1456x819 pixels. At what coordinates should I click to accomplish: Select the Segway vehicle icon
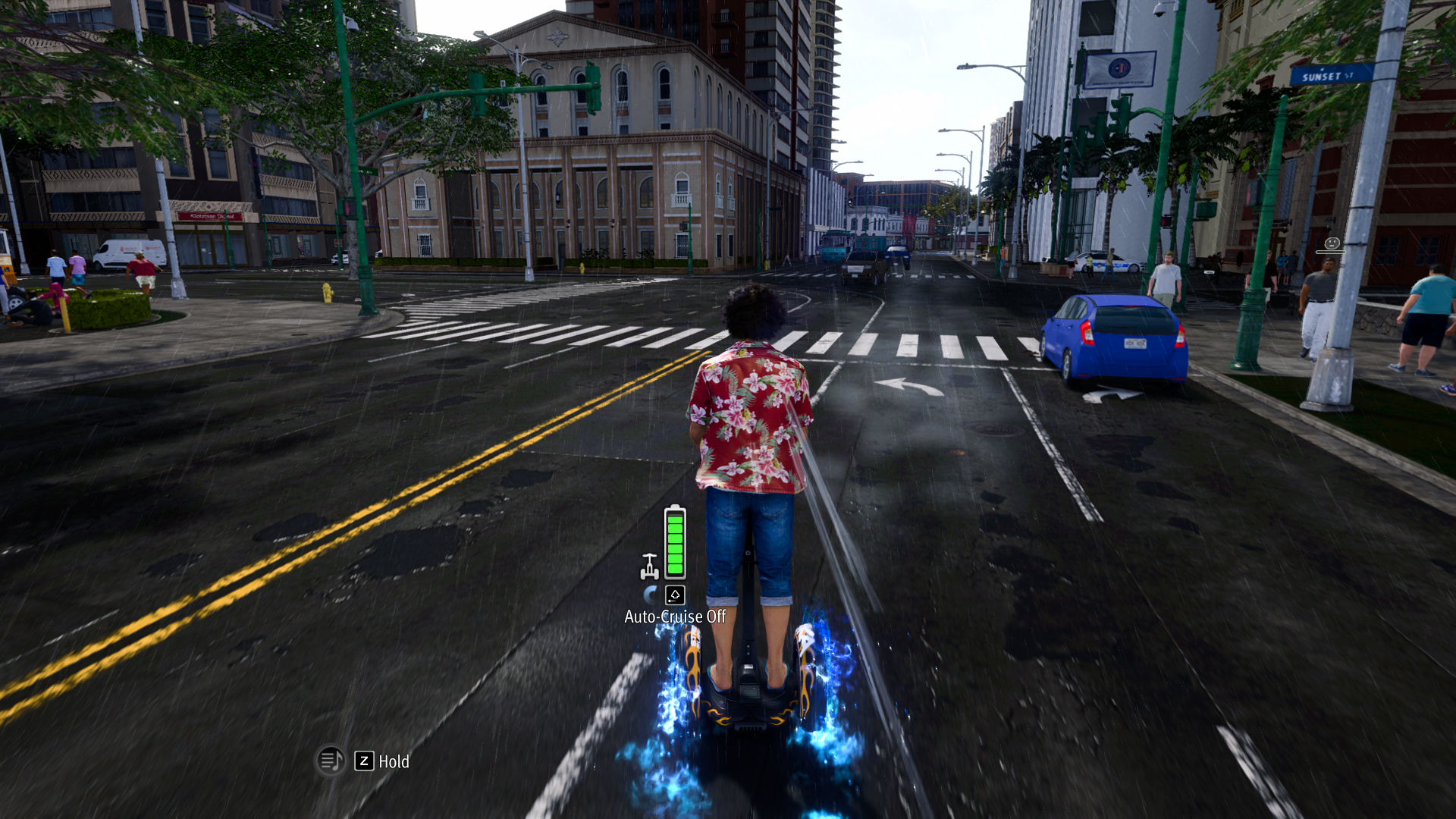point(650,566)
